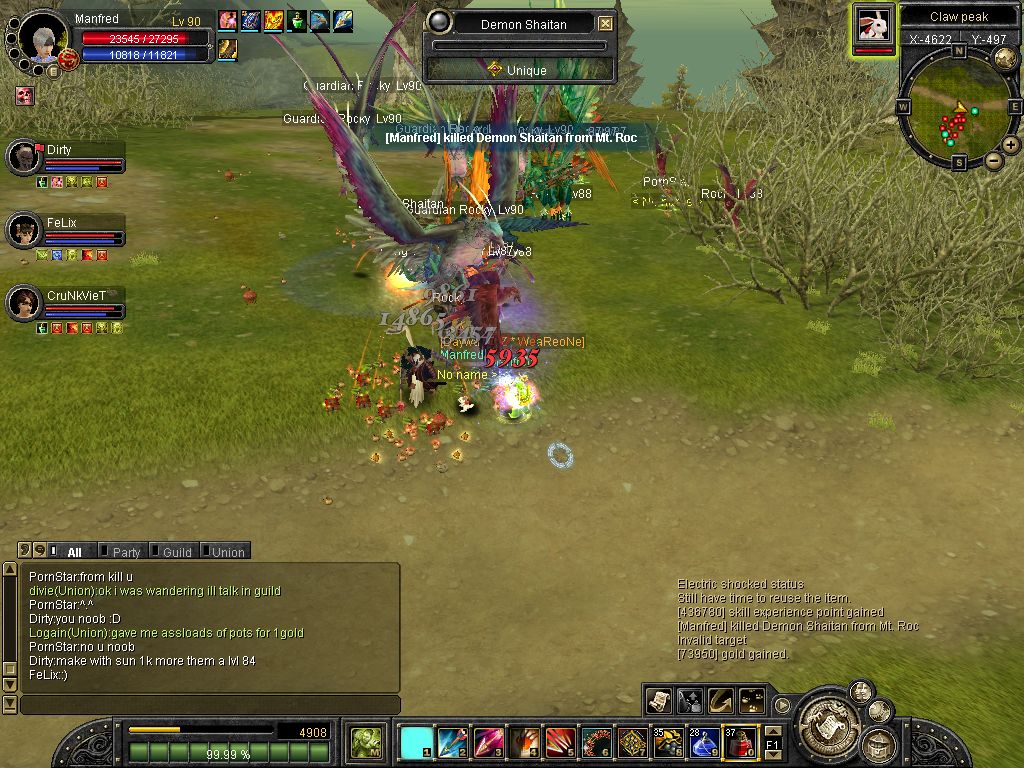Target party member CruNkVieT's portrait
This screenshot has width=1024, height=768.
[23, 303]
